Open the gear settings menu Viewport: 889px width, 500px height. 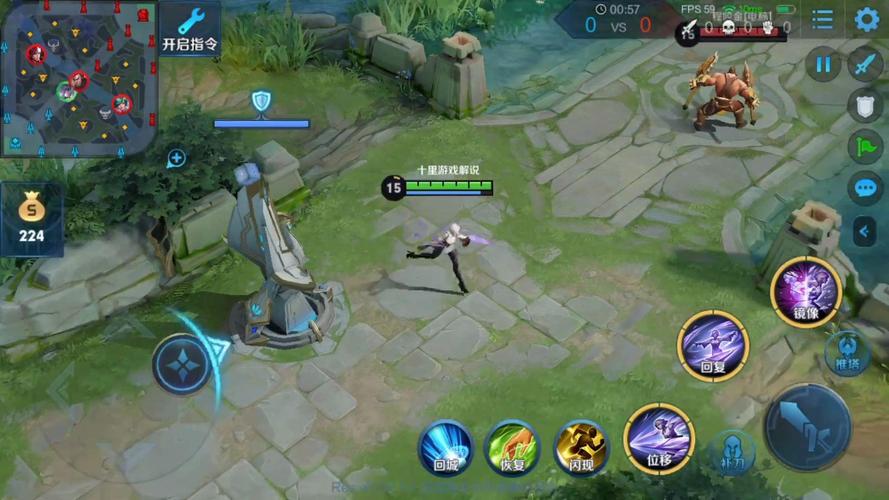pos(866,19)
